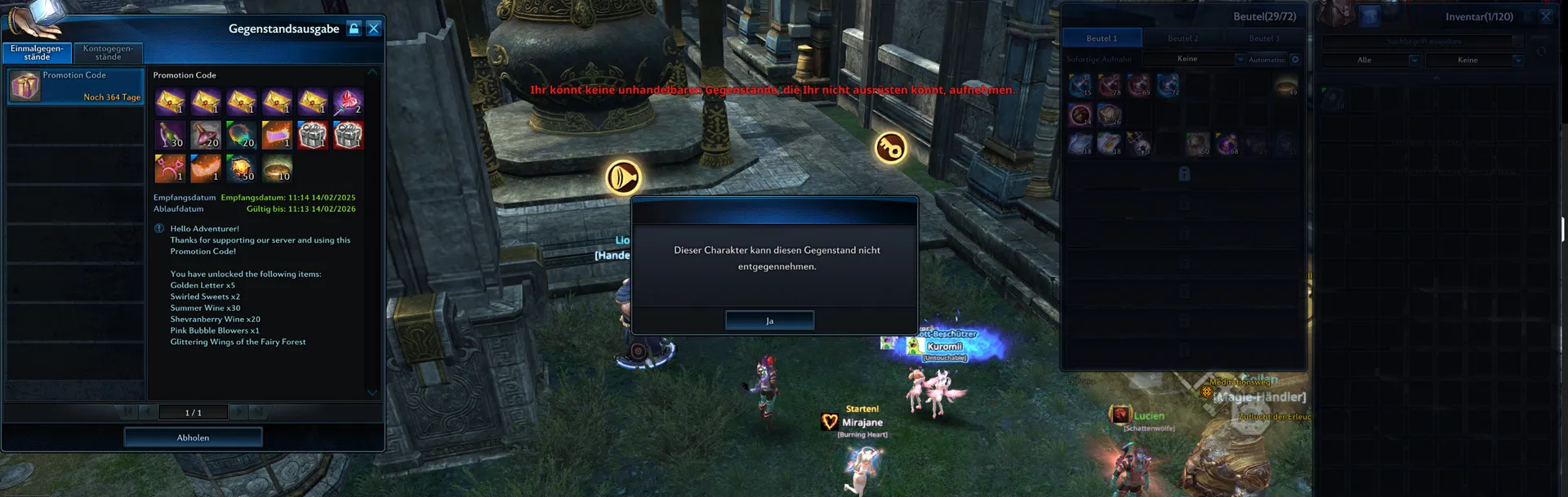Select the Promotion Code gift entry
The height and width of the screenshot is (497, 1568).
coord(75,86)
